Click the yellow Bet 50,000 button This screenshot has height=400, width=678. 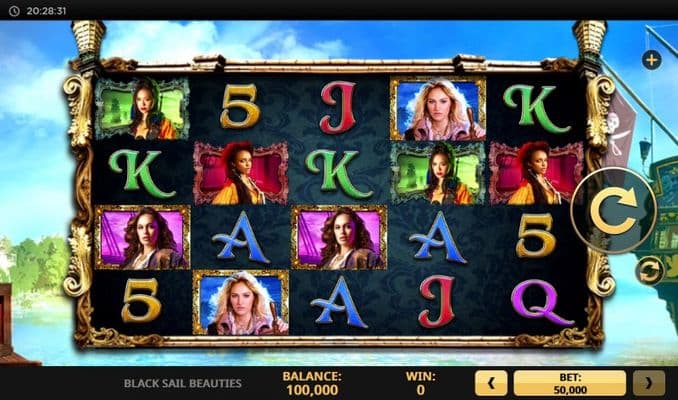pyautogui.click(x=569, y=382)
